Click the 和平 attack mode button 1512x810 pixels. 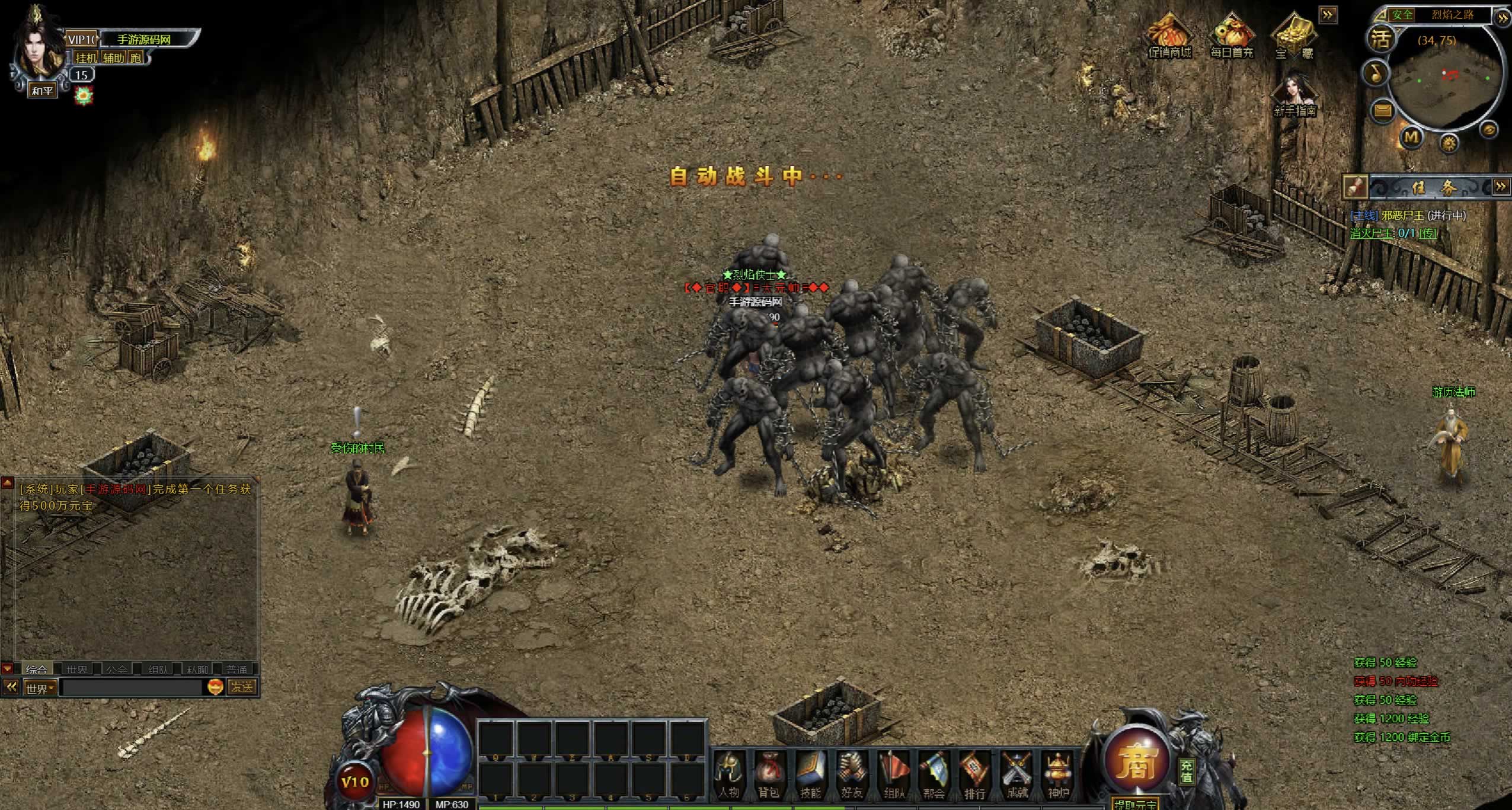click(x=43, y=91)
